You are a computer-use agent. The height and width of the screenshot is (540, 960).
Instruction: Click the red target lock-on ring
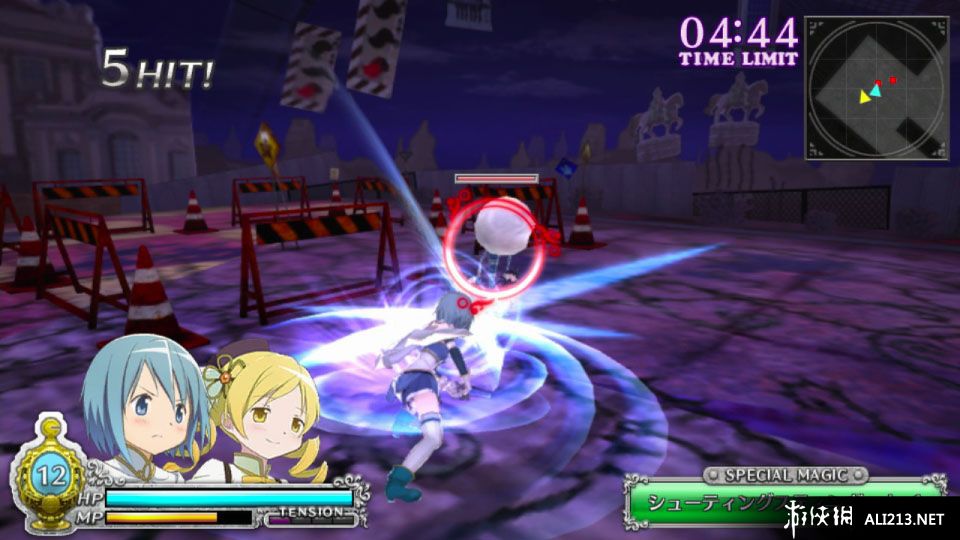click(494, 249)
